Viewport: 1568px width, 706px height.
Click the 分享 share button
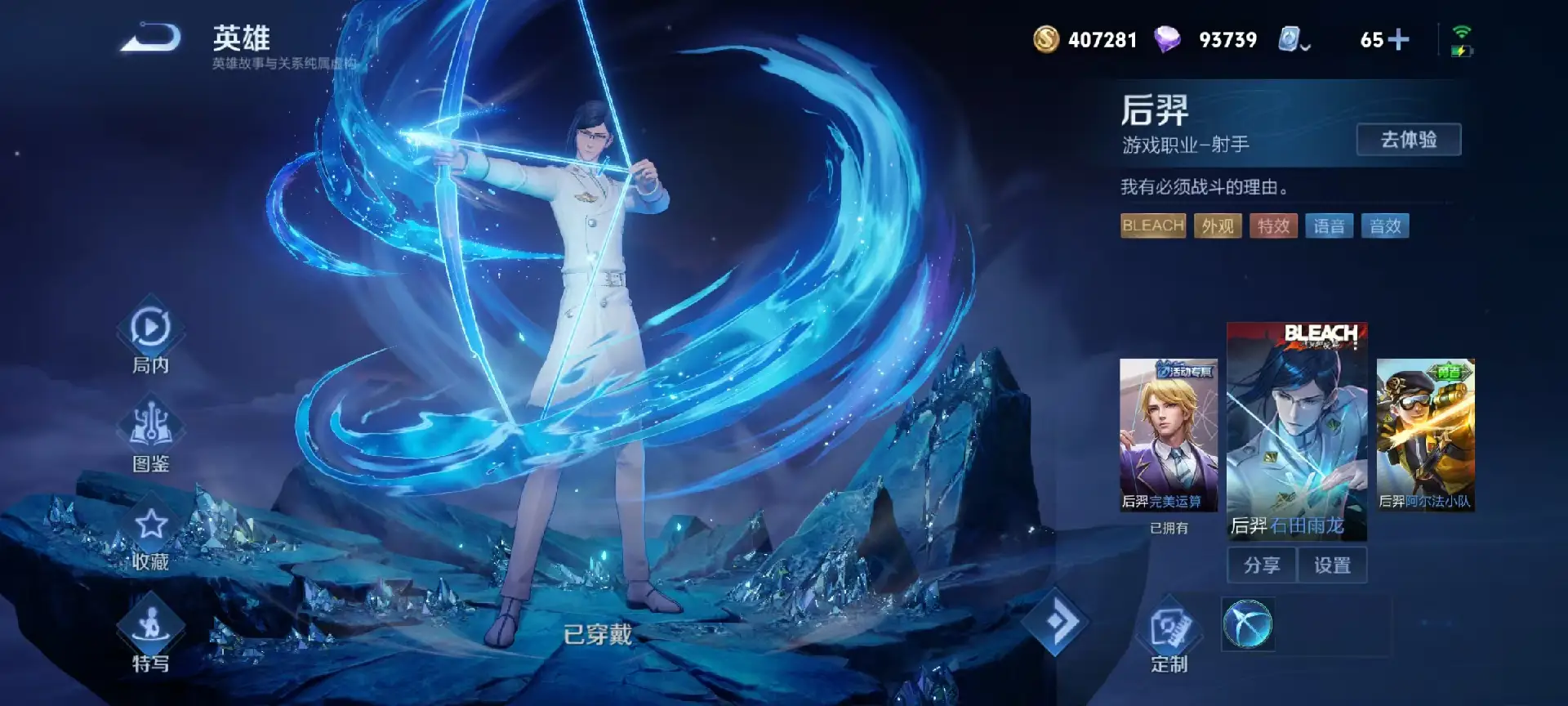[x=1261, y=565]
